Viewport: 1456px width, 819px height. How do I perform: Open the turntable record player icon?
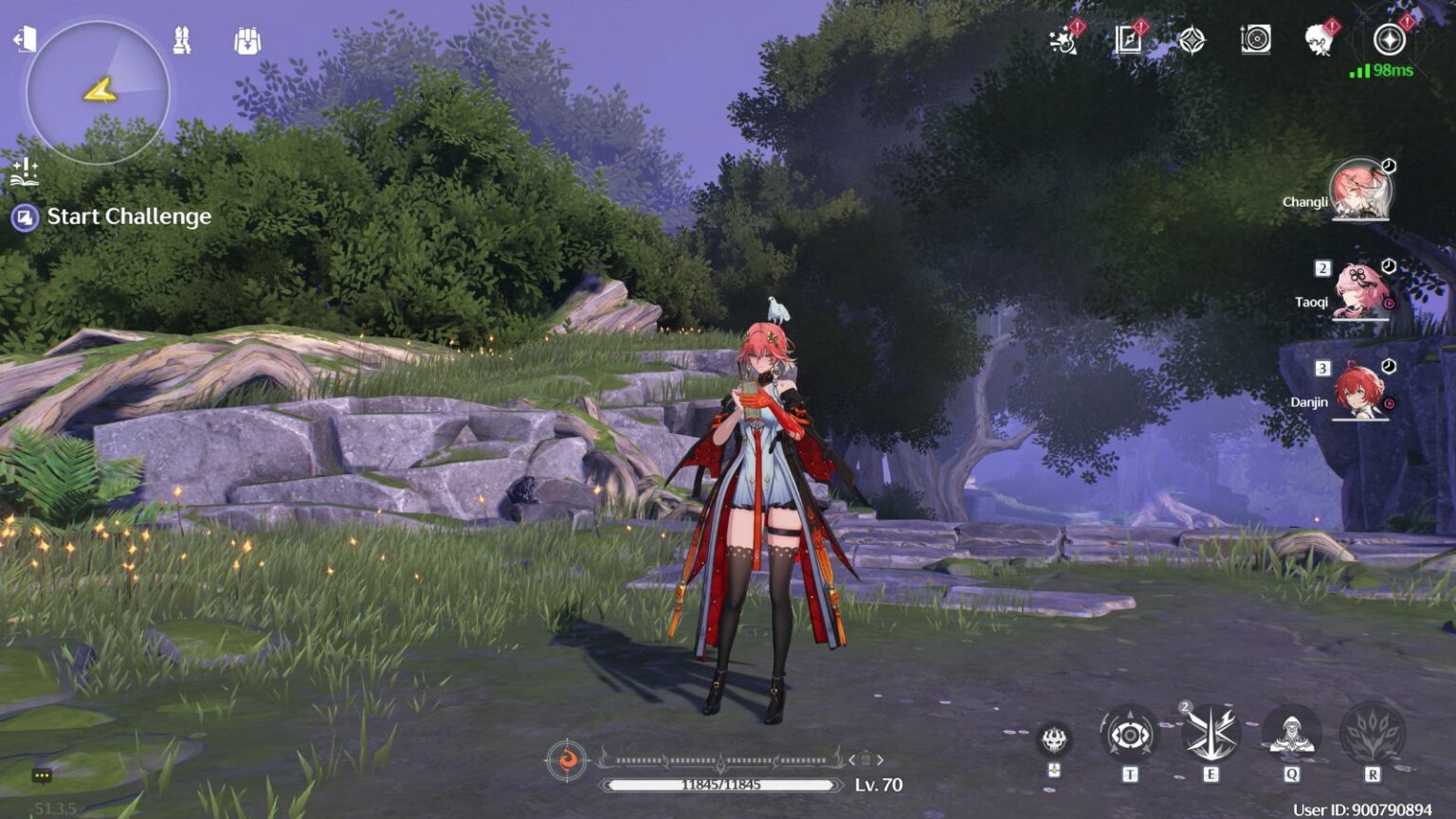tap(1255, 40)
